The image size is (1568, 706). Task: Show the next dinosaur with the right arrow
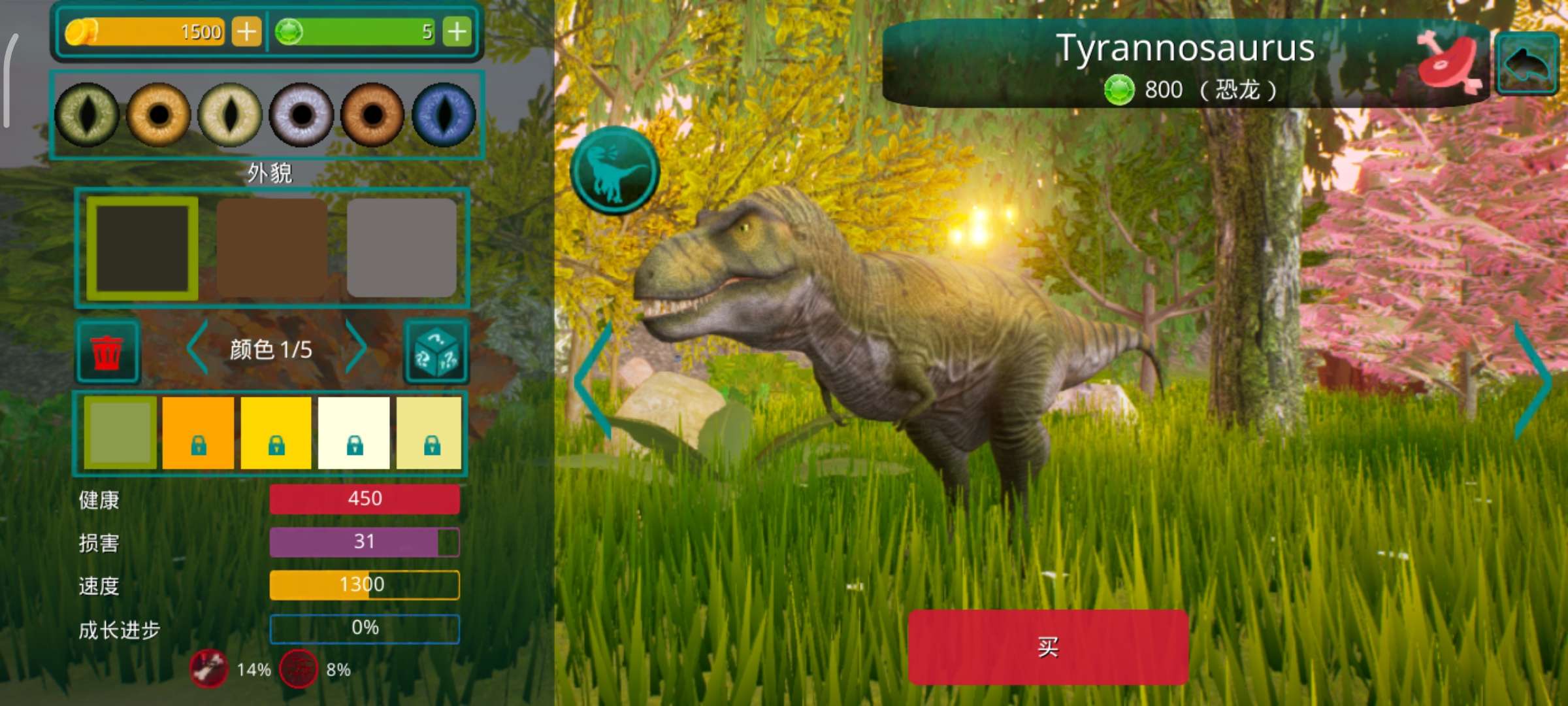point(1531,380)
